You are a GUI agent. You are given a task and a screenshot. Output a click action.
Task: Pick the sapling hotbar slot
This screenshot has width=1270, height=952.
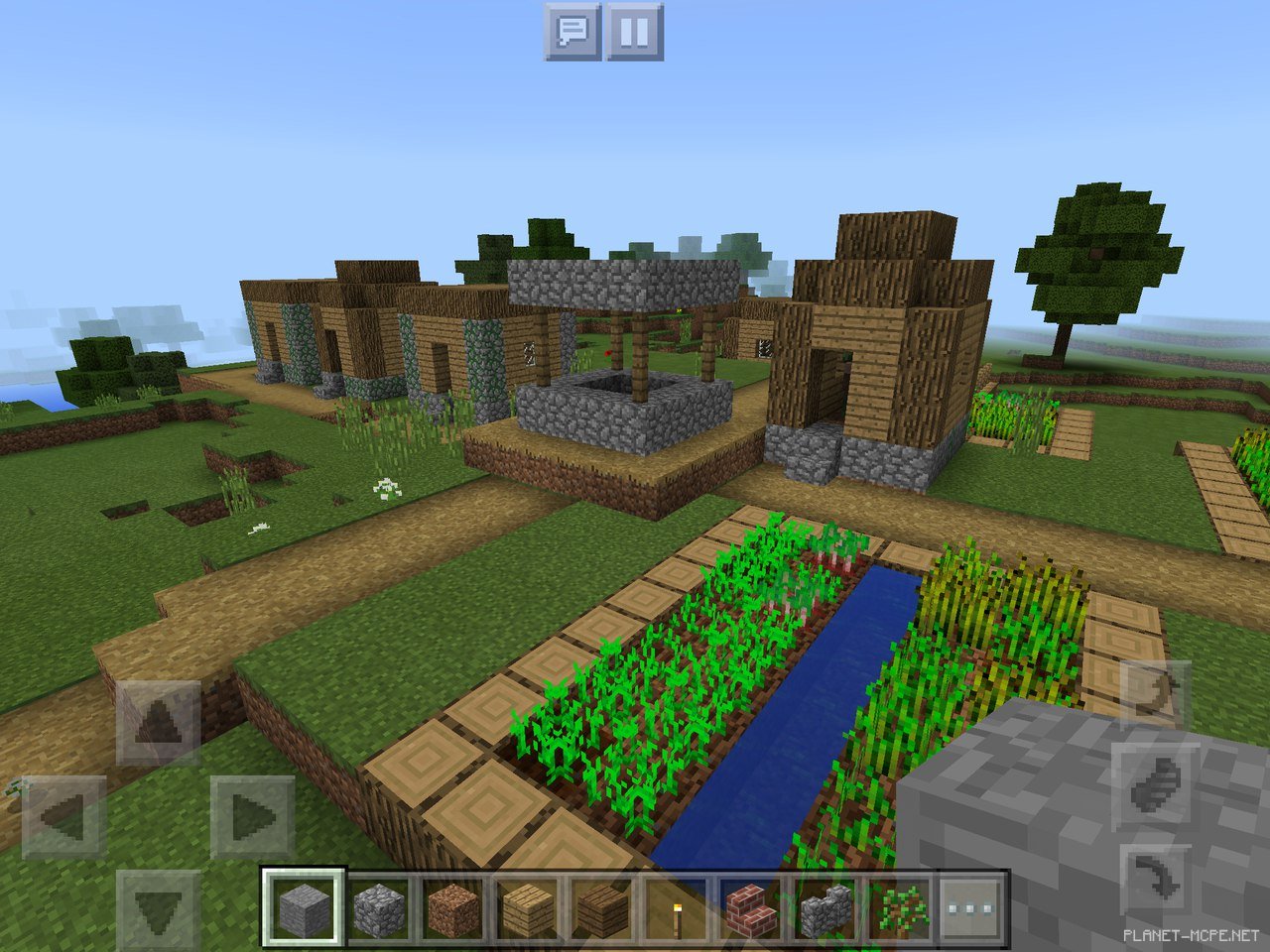pyautogui.click(x=899, y=907)
